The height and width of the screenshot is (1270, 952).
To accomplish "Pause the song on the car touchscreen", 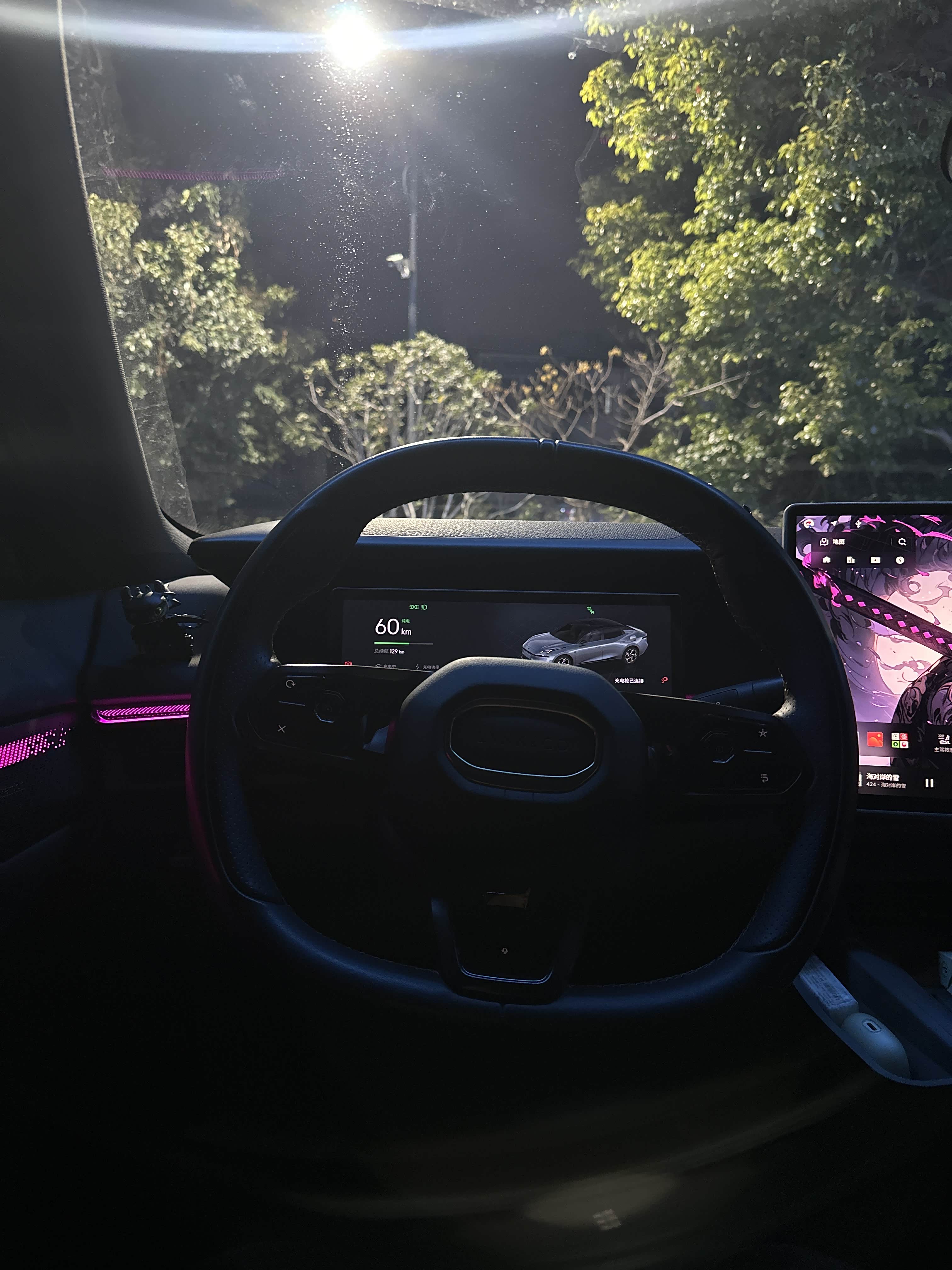I will coord(929,782).
